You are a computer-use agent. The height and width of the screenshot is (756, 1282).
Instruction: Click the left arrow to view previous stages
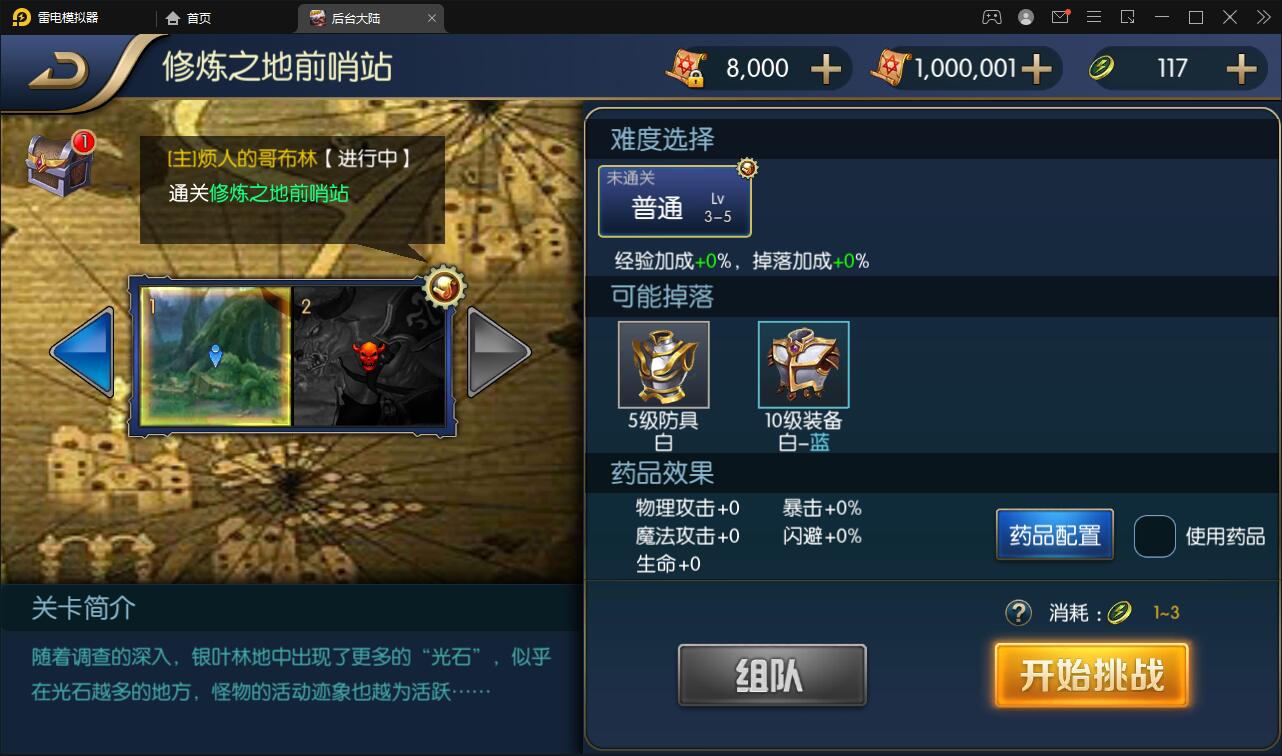pyautogui.click(x=82, y=352)
